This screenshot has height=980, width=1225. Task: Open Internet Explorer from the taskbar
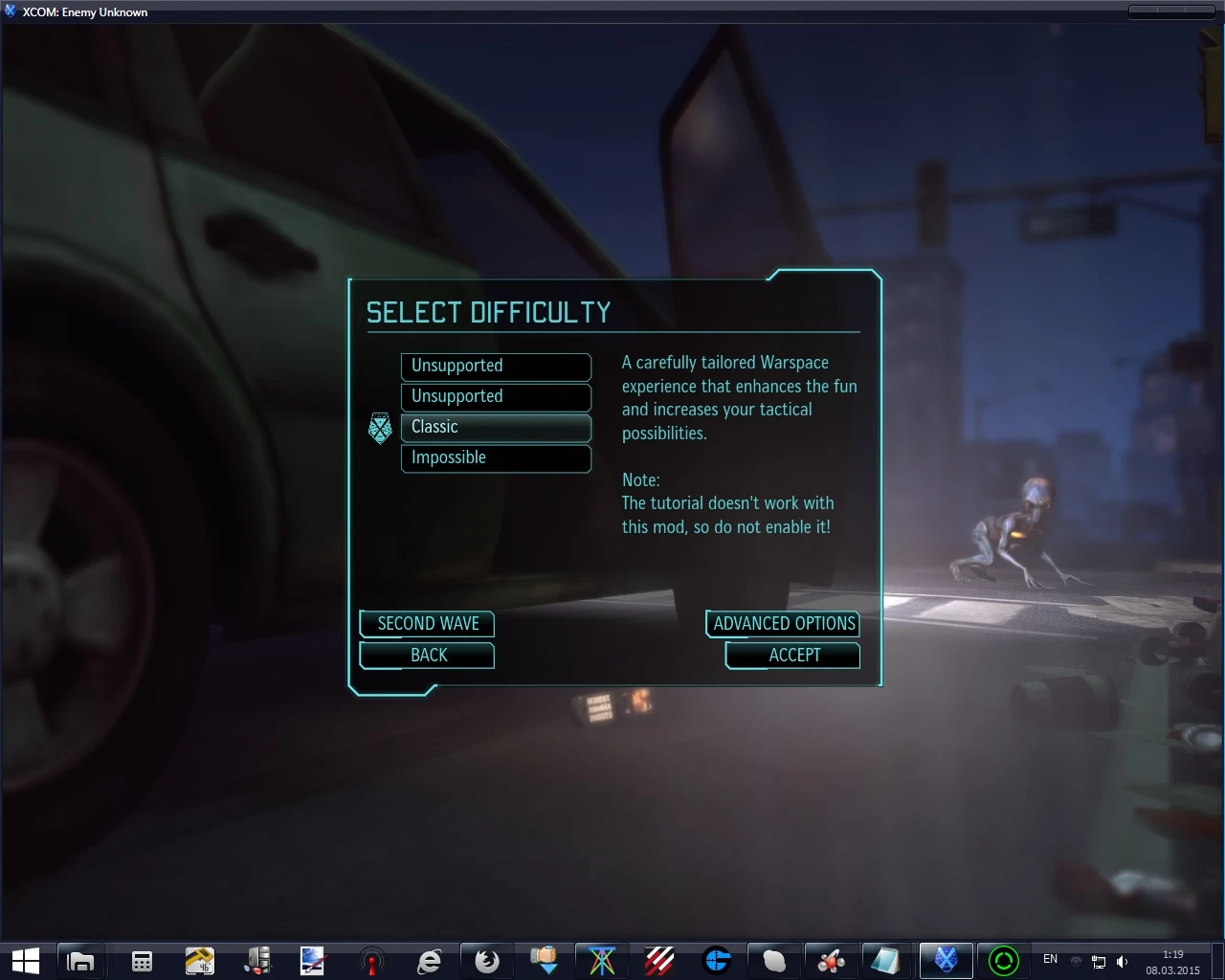pos(430,960)
